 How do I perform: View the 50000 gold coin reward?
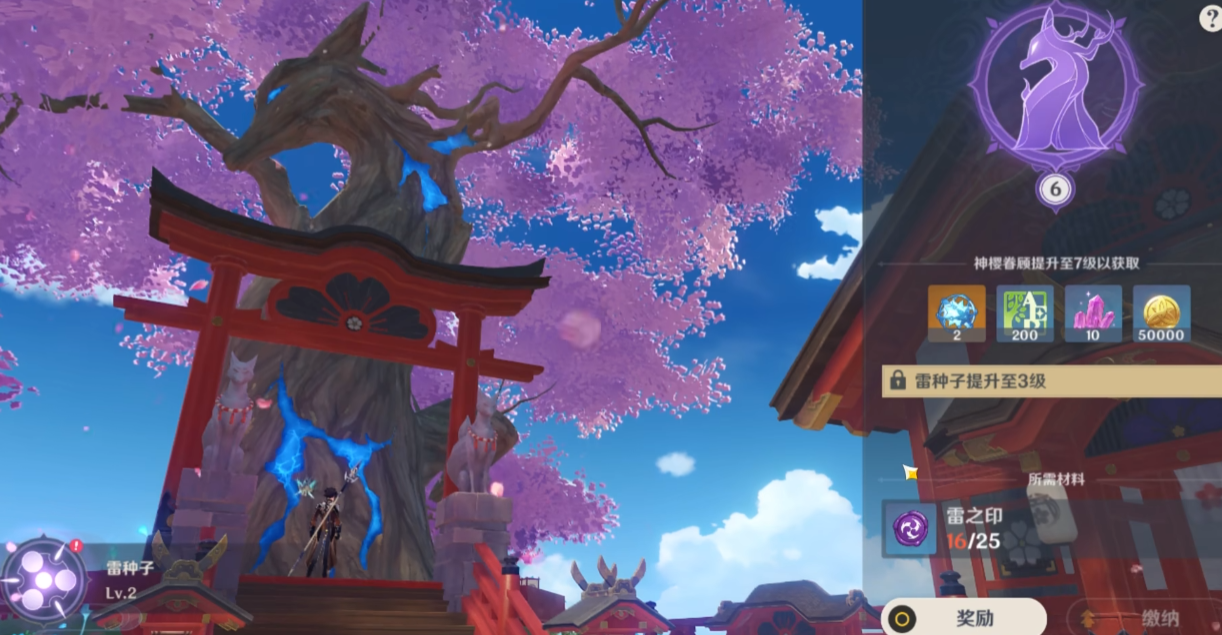(x=1162, y=313)
